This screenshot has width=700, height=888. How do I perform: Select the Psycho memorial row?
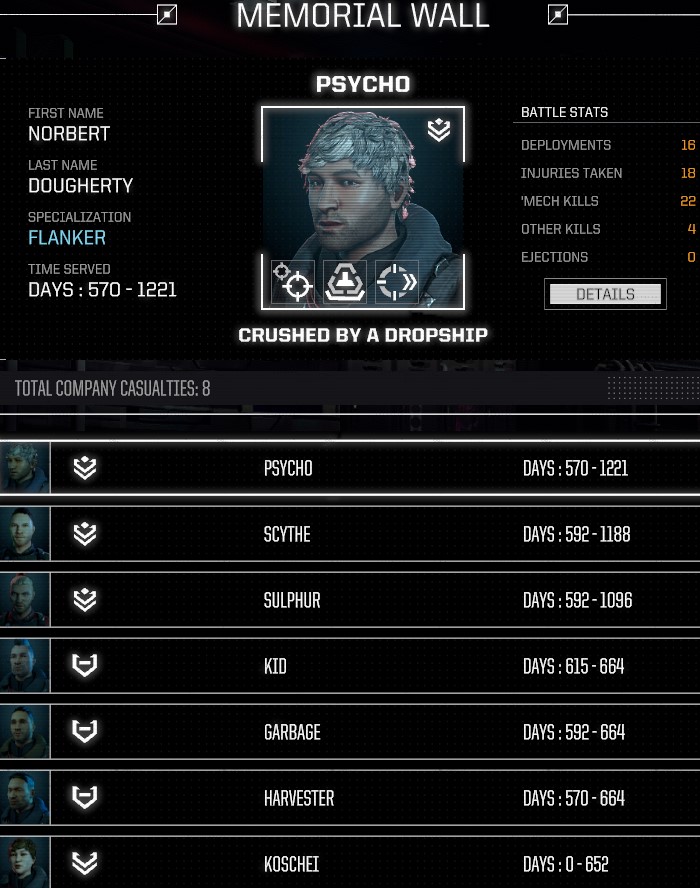[x=350, y=468]
